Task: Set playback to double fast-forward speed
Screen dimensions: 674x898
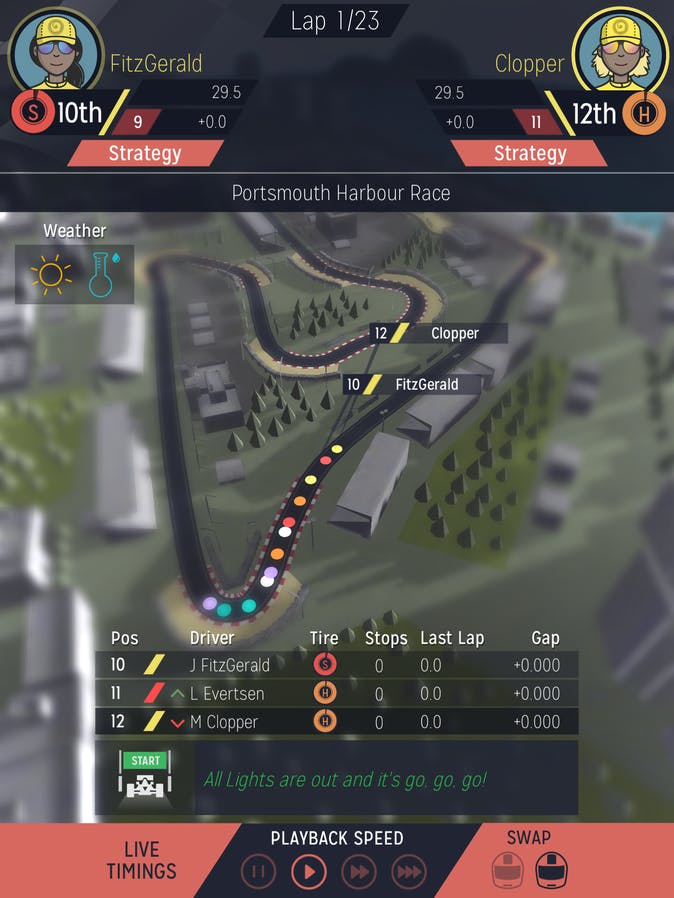Action: [359, 872]
